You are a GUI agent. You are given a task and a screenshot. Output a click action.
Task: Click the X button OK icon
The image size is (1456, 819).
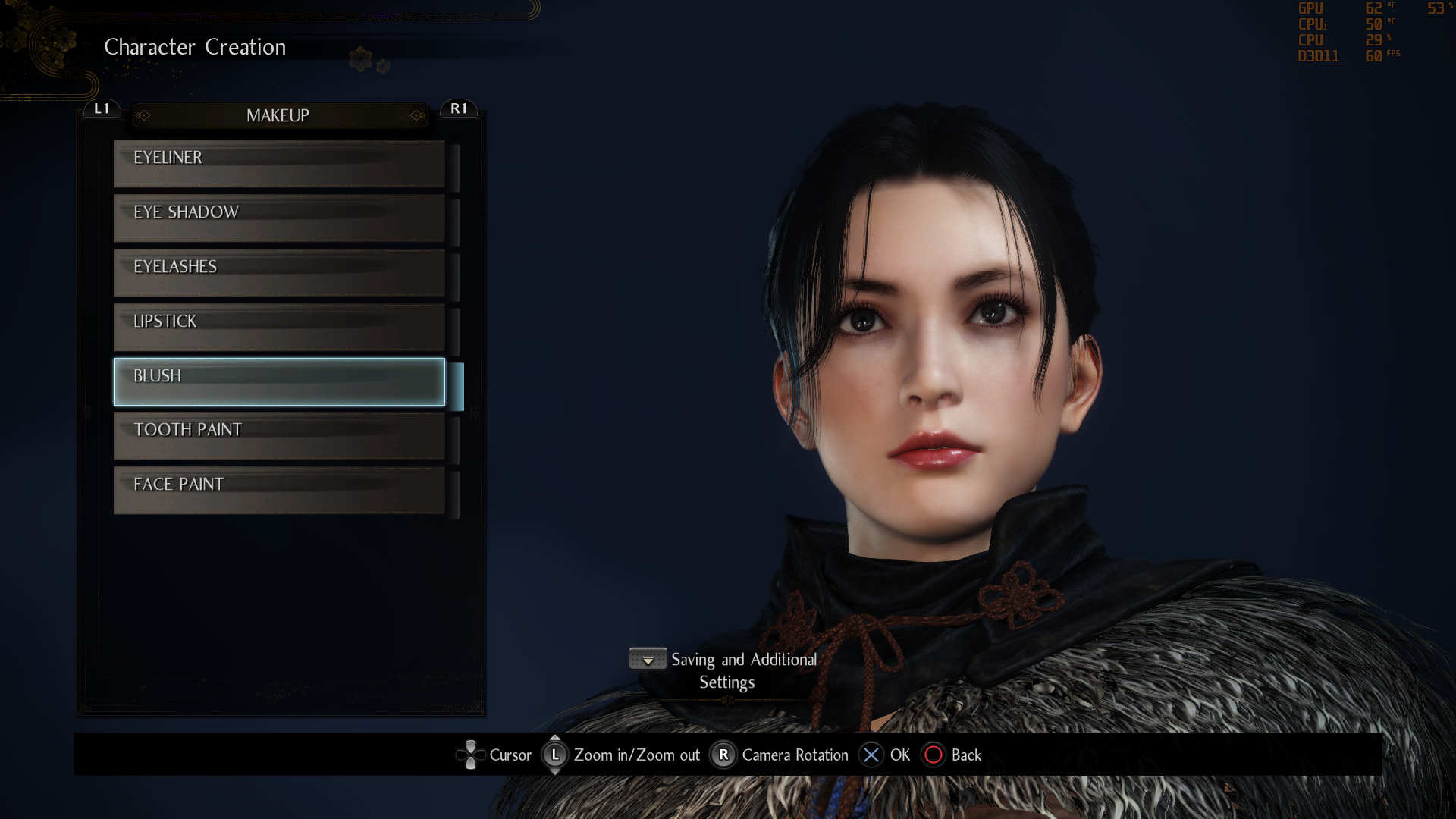pyautogui.click(x=871, y=755)
